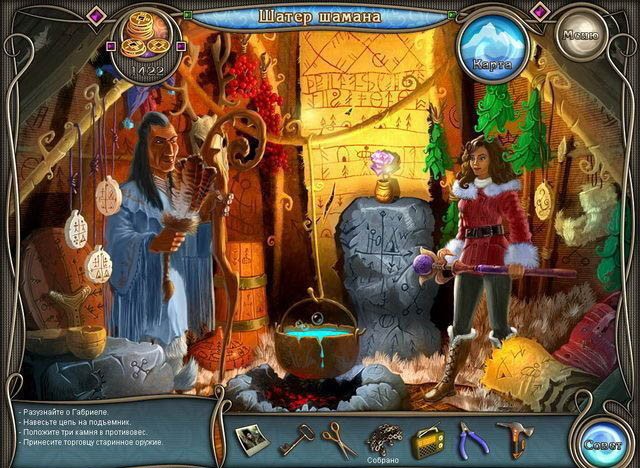Screen dimensions: 640x468
Task: Select the photograph in the inventory
Action: pos(253,437)
